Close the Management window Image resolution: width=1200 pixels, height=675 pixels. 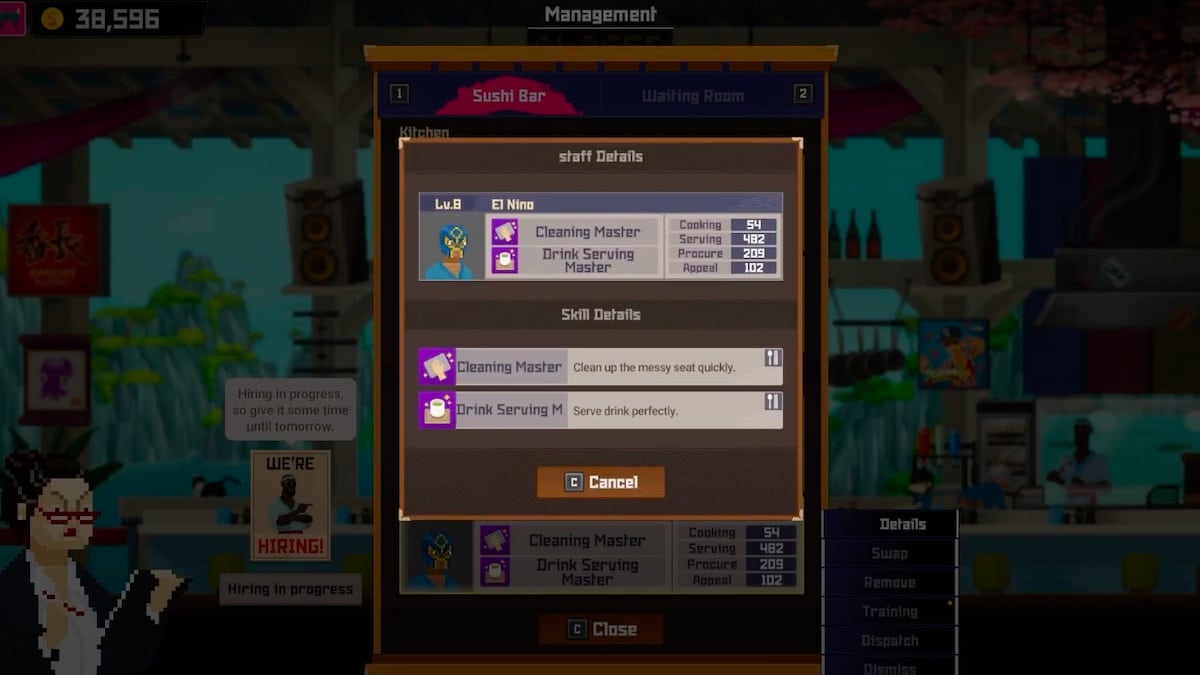tap(601, 629)
